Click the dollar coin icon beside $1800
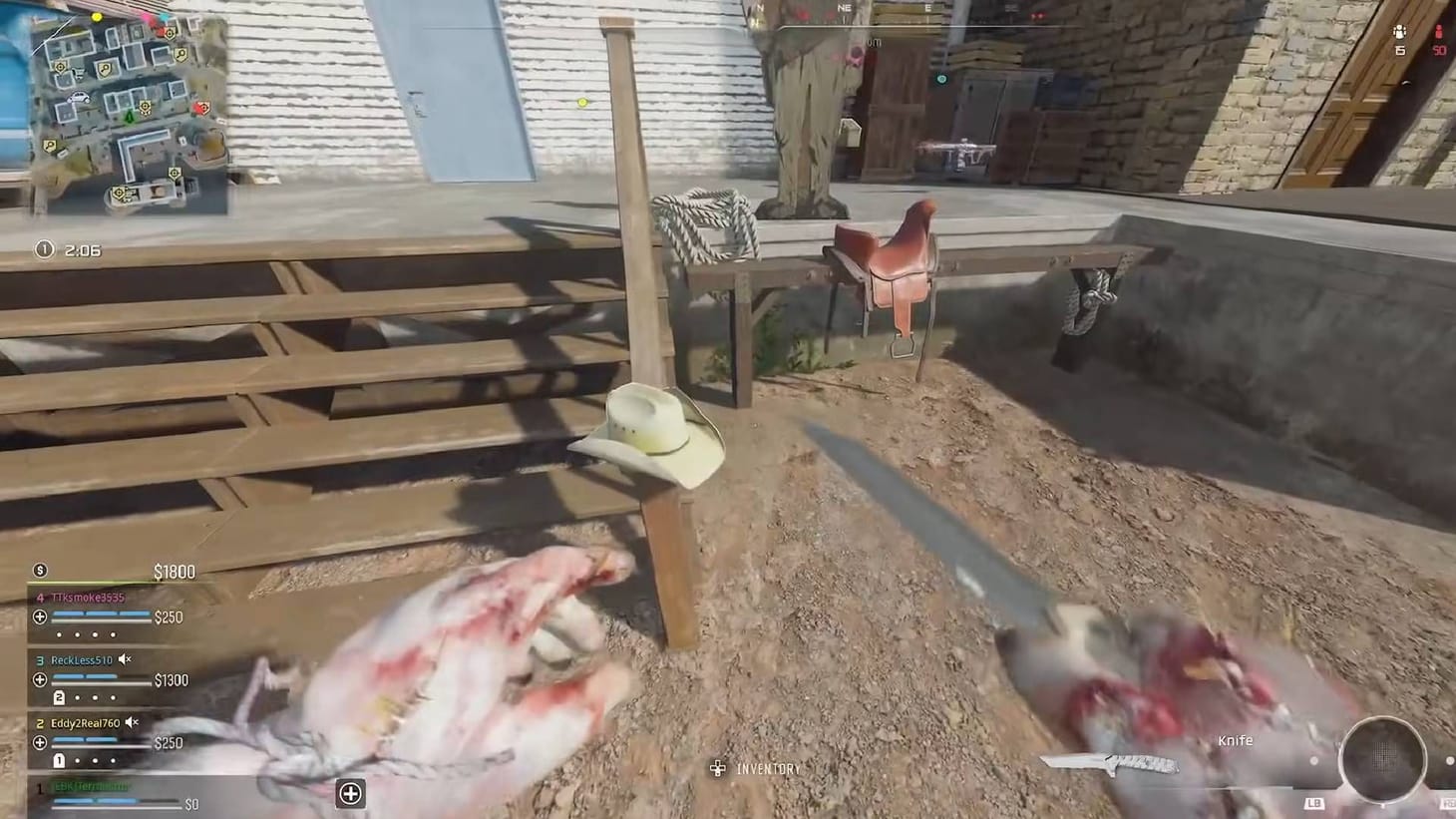Image resolution: width=1456 pixels, height=819 pixels. tap(40, 571)
